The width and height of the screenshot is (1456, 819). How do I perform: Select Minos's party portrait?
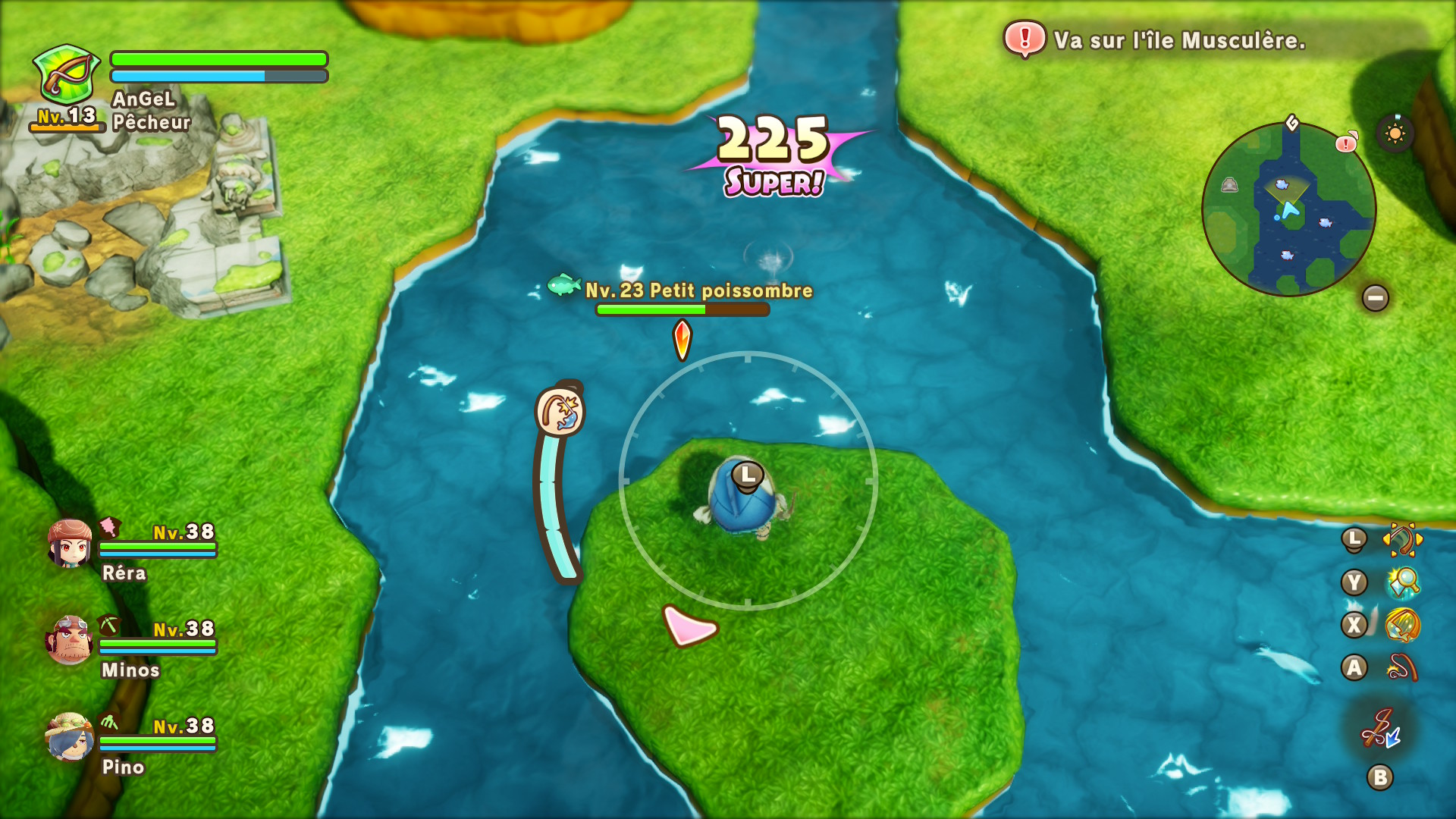70,639
